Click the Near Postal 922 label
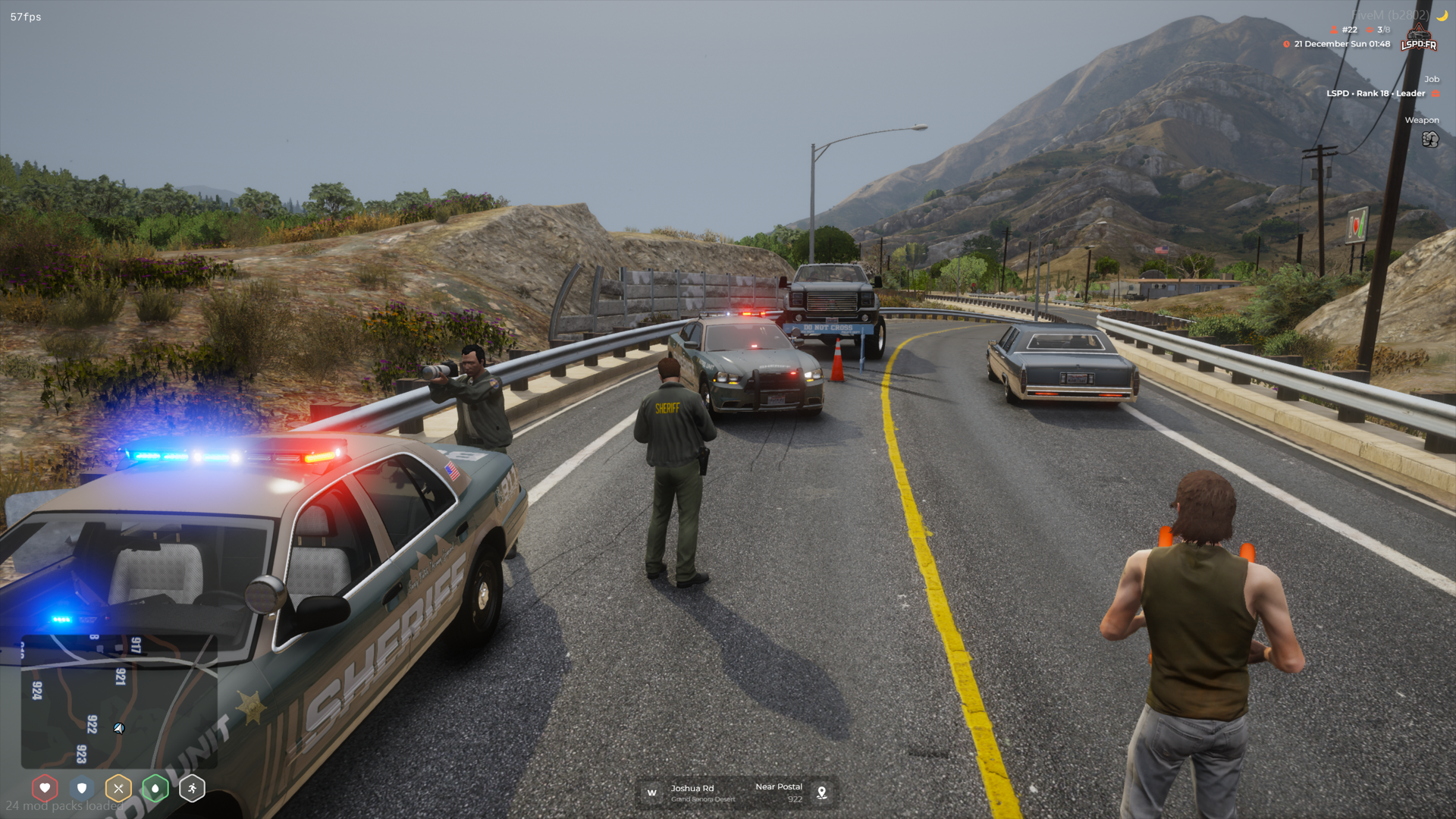 (x=779, y=791)
